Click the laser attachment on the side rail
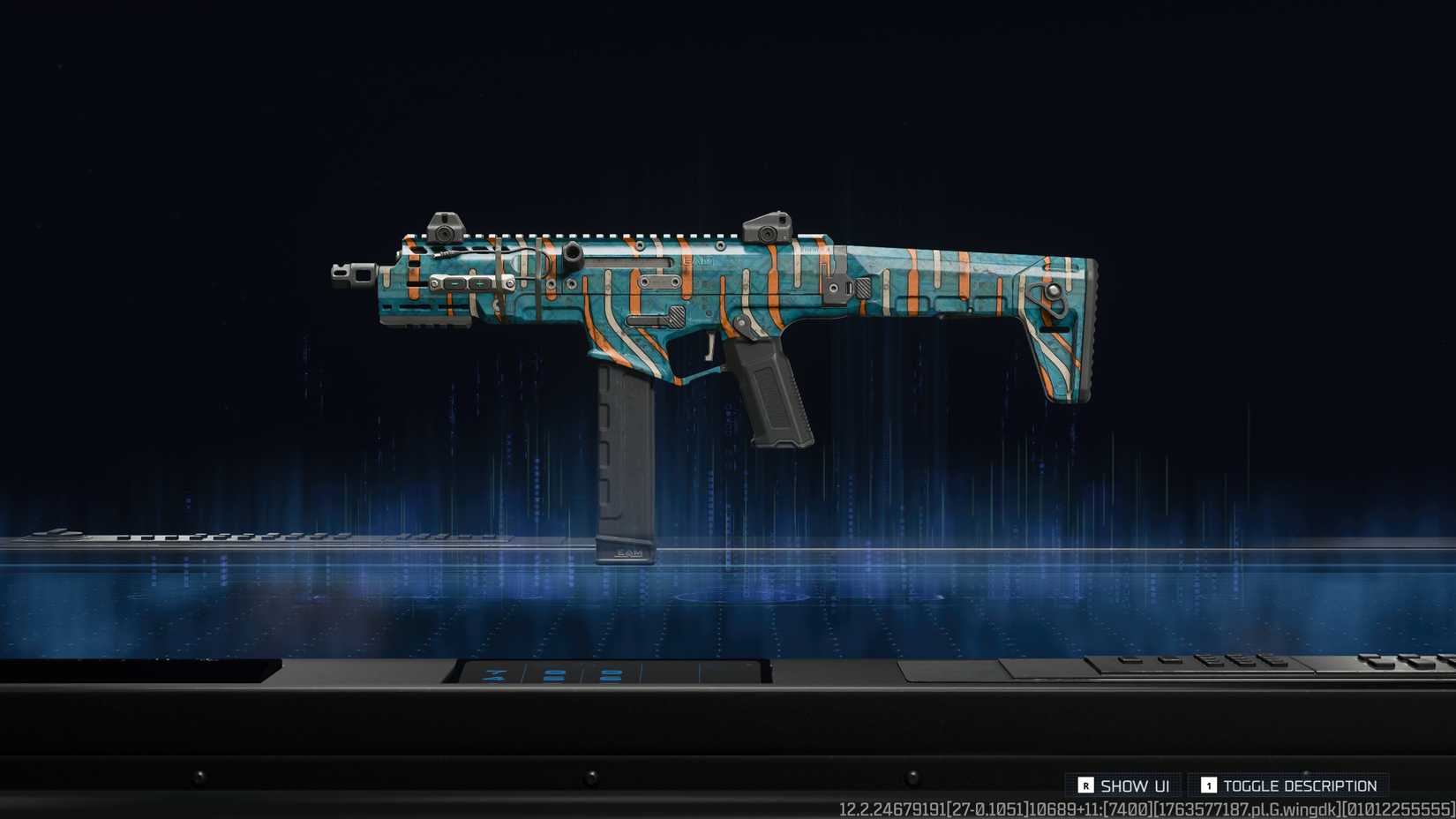 tap(472, 284)
